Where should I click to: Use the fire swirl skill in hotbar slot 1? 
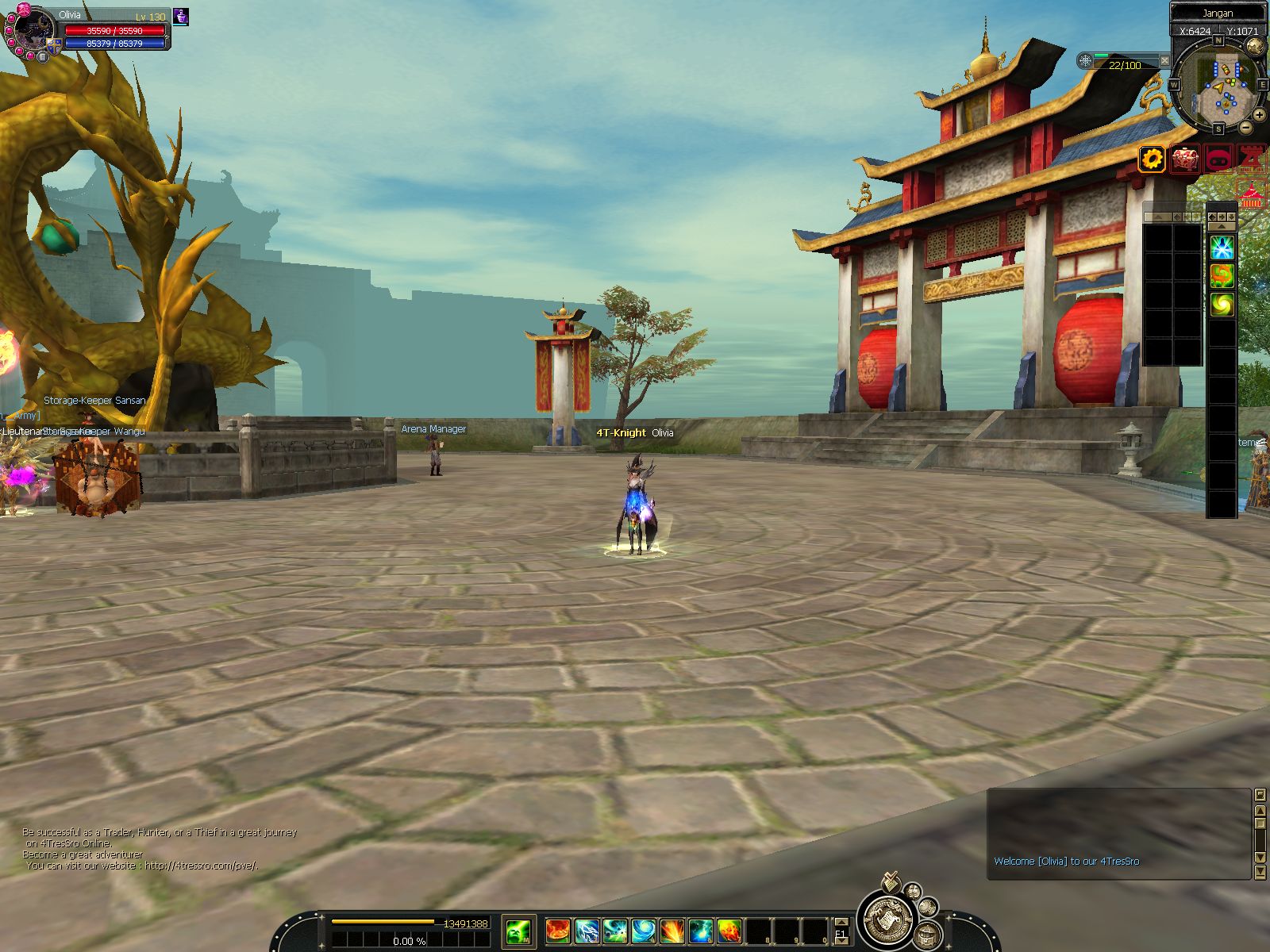557,930
